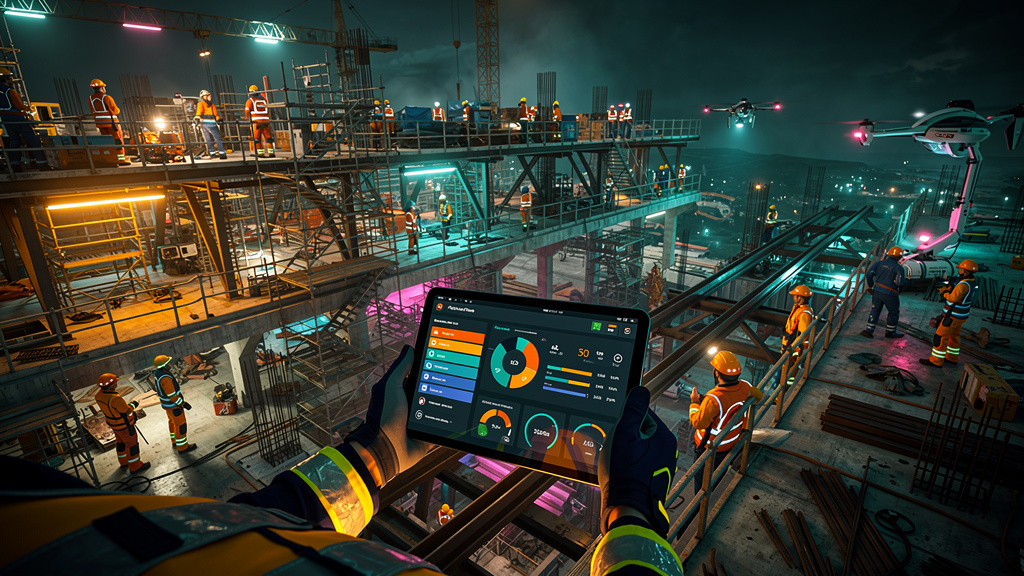This screenshot has height=576, width=1024.
Task: Open the teal and orange donut chart
Action: pos(516,361)
